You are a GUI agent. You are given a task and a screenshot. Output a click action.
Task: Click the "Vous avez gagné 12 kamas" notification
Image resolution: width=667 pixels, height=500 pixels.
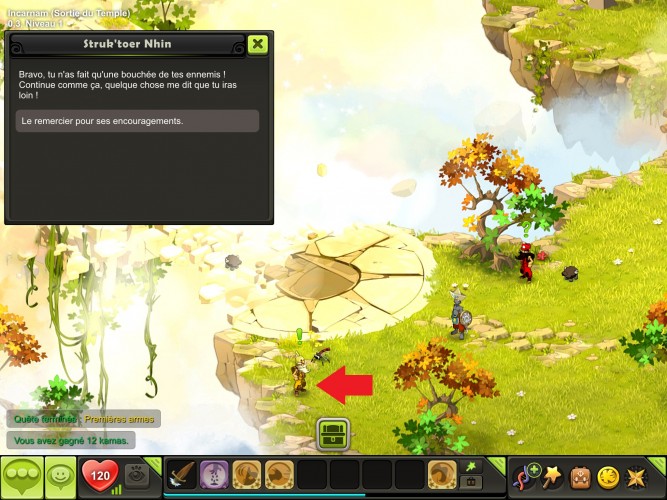[71, 440]
